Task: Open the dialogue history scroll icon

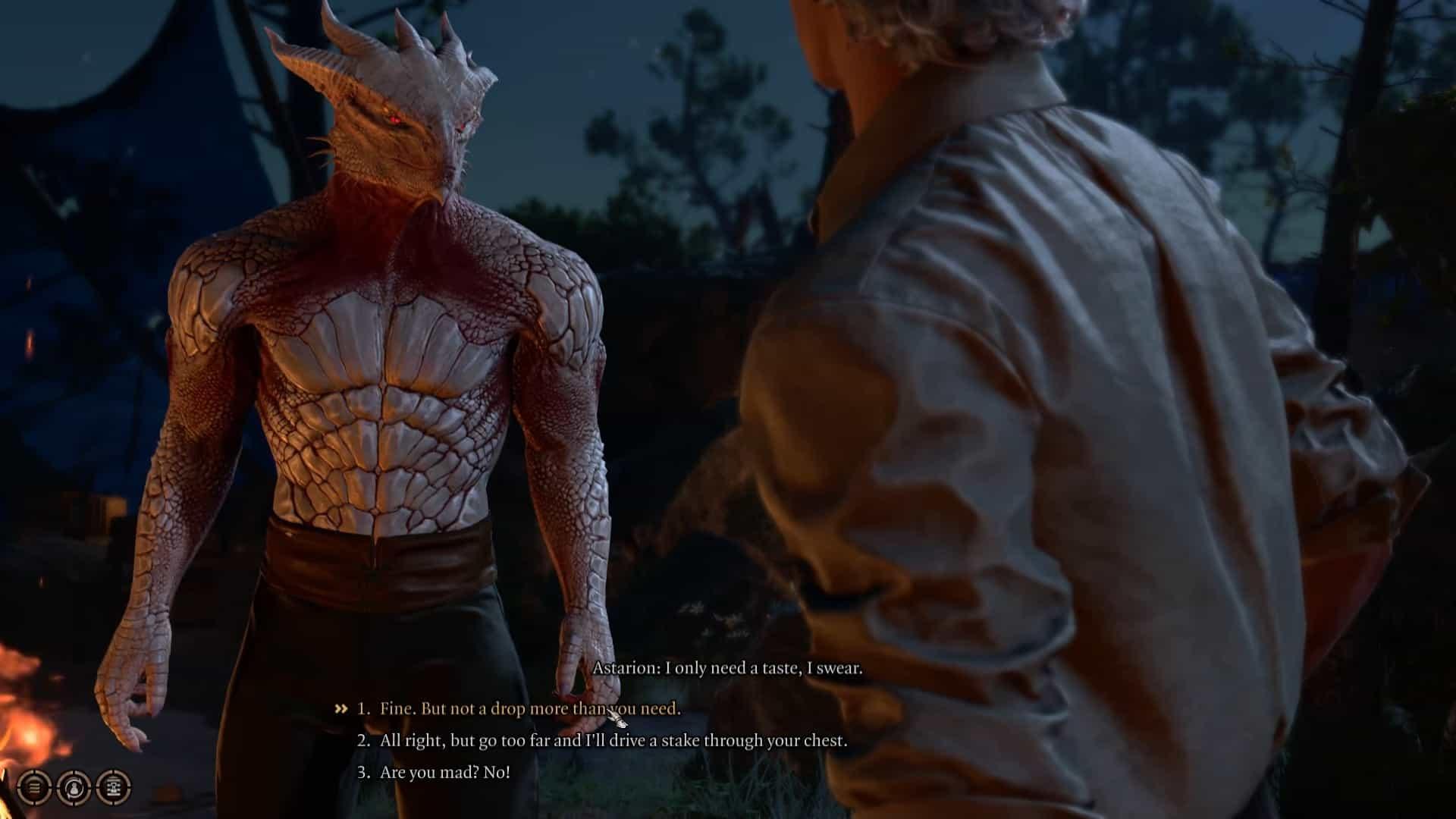Action: coord(114,787)
